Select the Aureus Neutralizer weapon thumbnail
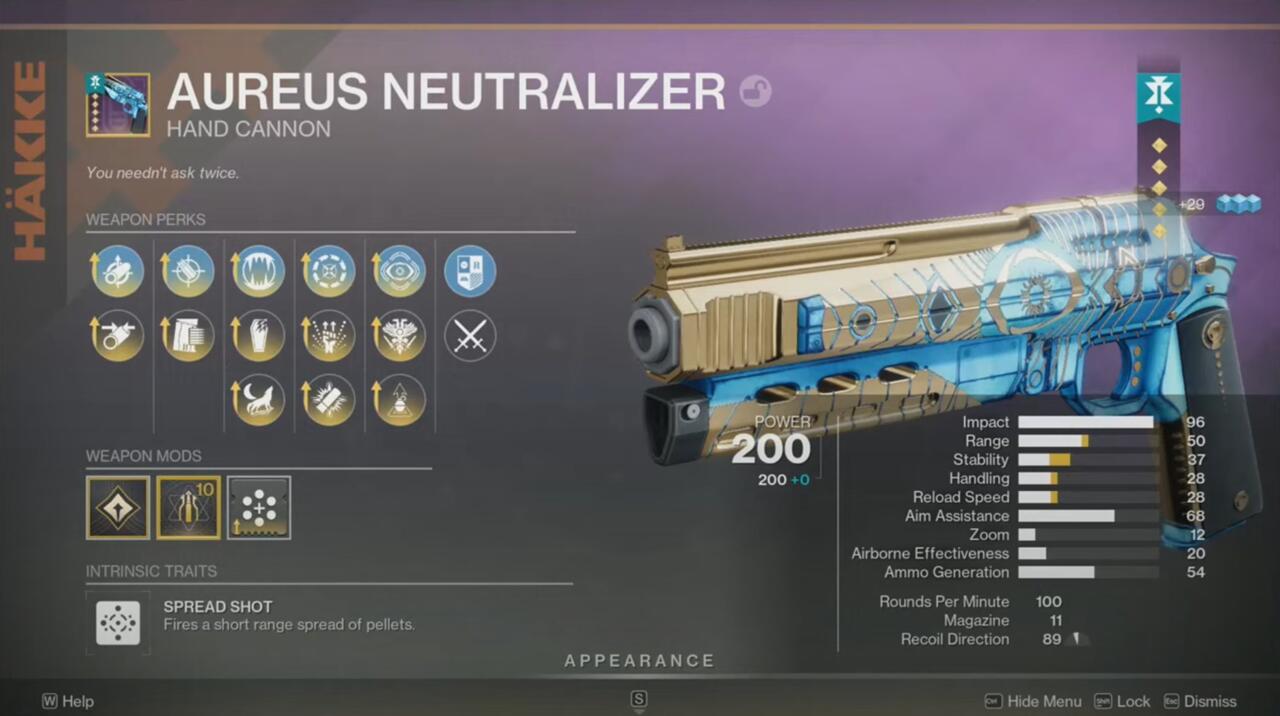Viewport: 1280px width, 716px height. click(118, 104)
